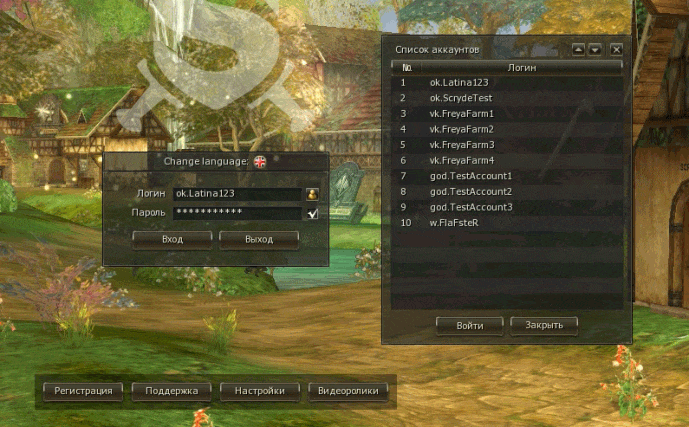689x427 pixels.
Task: Open Поддержка support
Action: (x=171, y=391)
